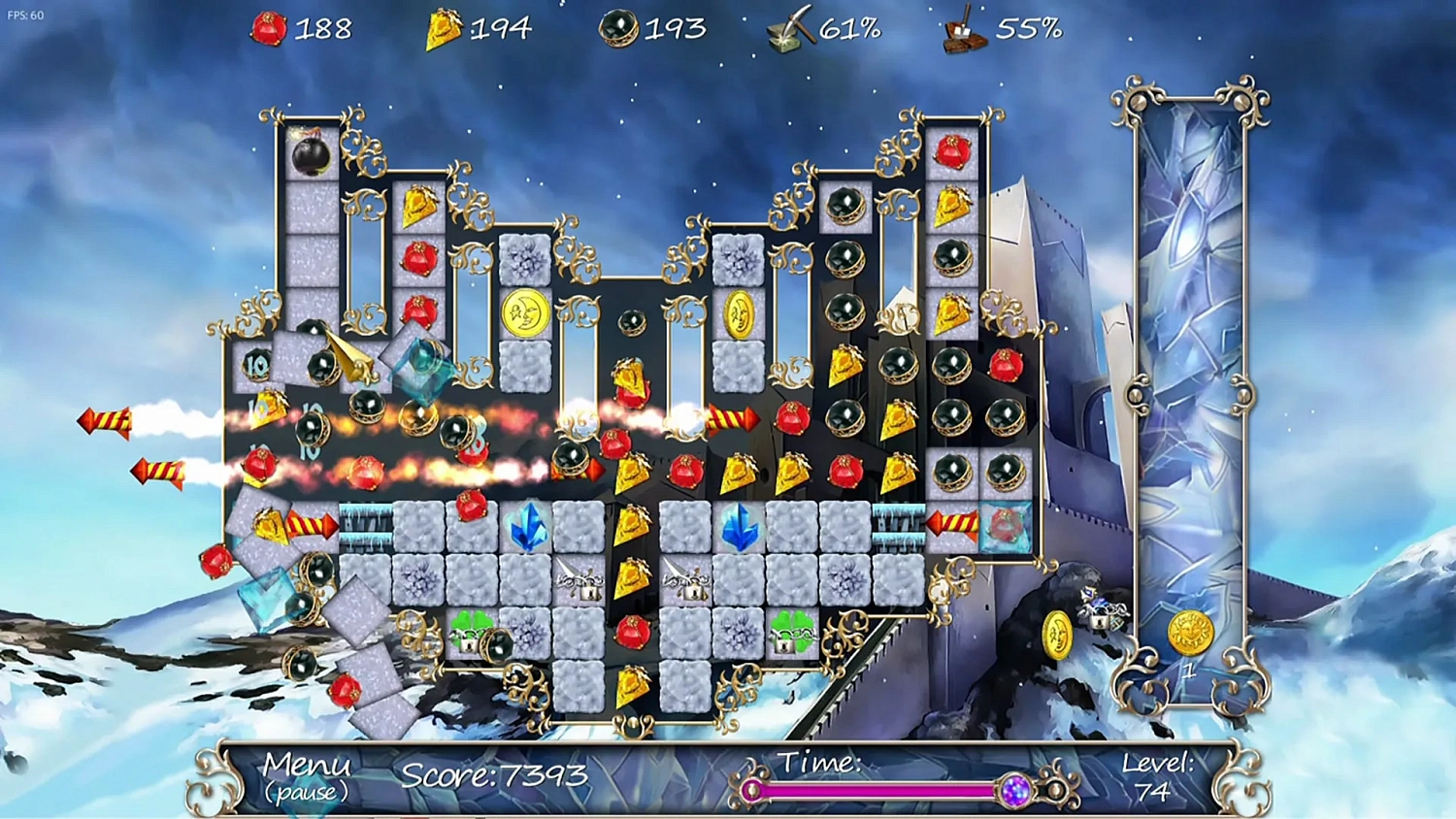
Task: Click the bomb tile in the top-left column
Action: [309, 158]
